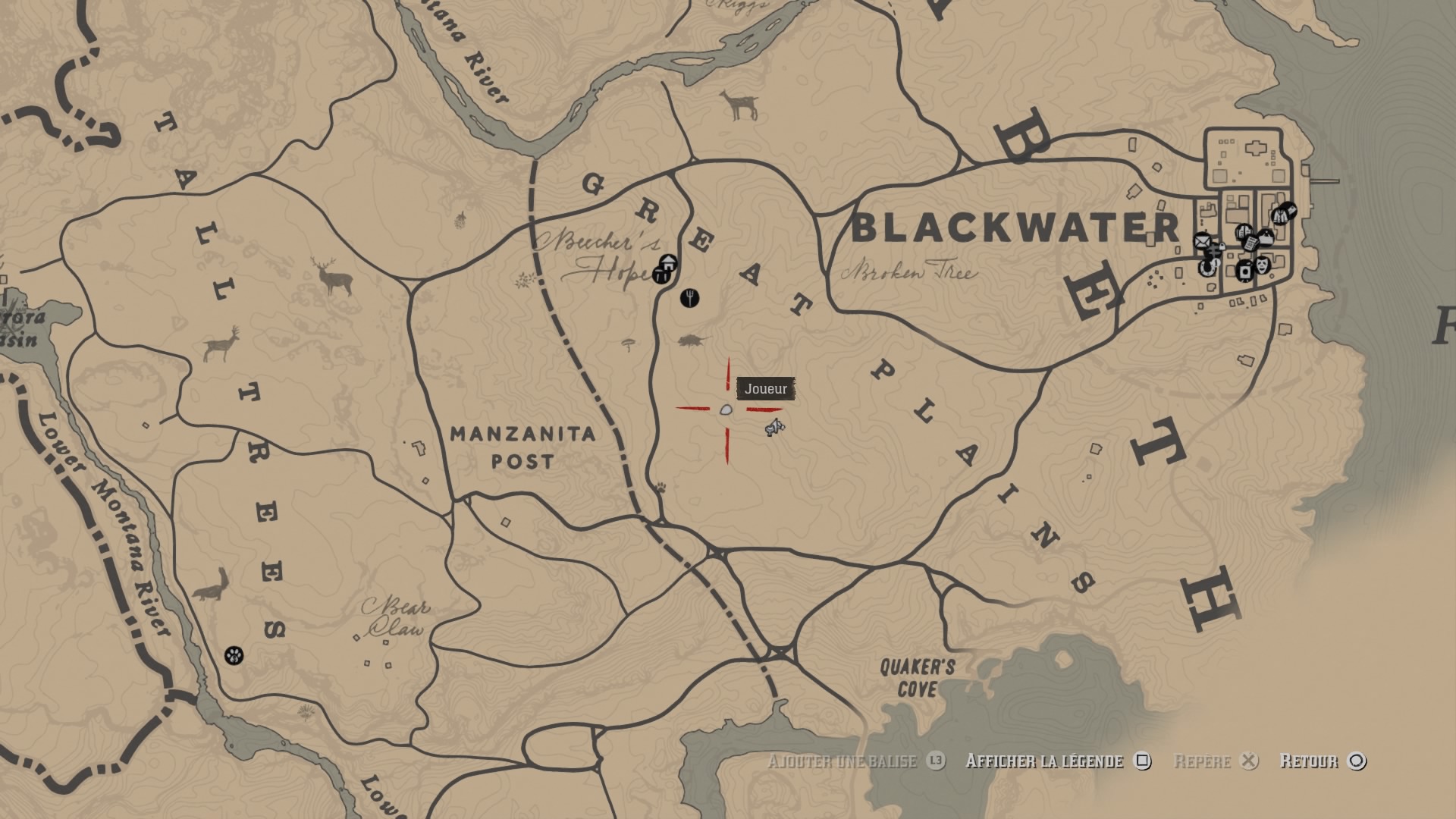
Task: Click the post office envelope icon in Blackwater
Action: coord(1203,241)
